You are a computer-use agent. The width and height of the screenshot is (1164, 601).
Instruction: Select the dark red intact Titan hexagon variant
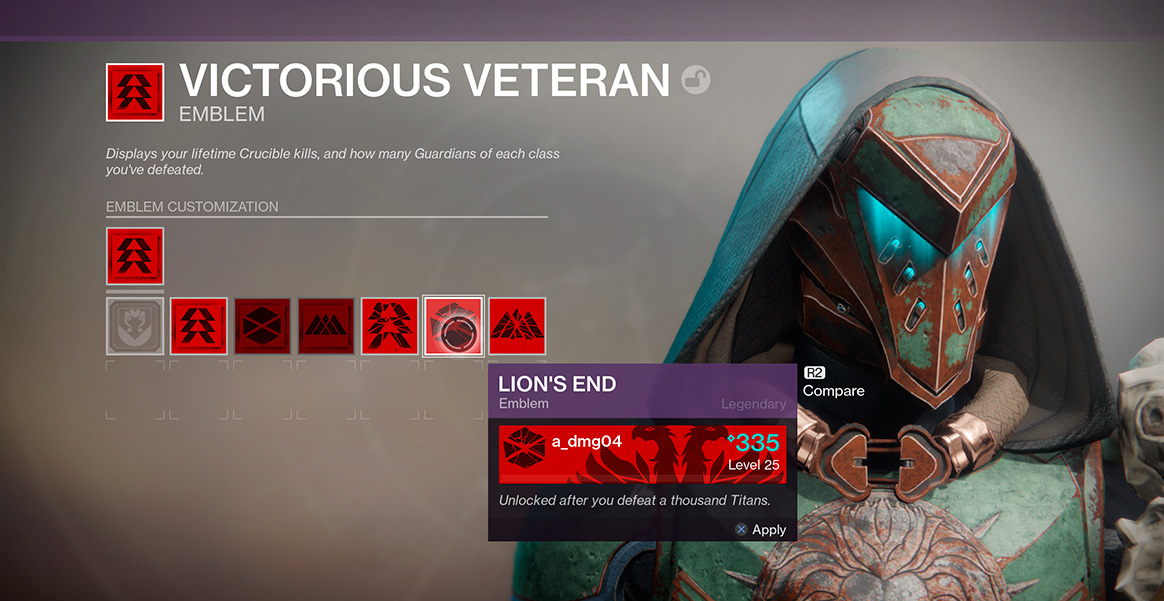coord(263,325)
